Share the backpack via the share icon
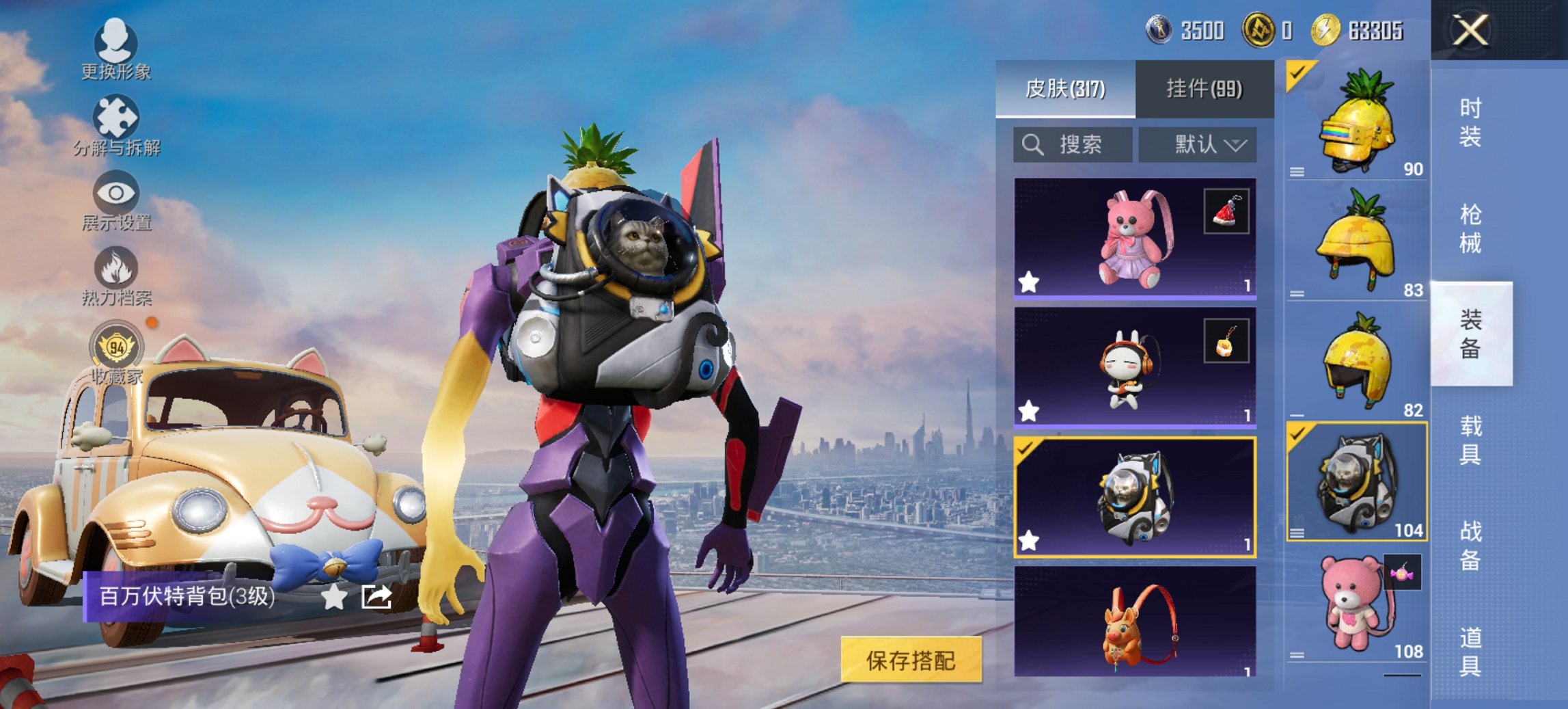The width and height of the screenshot is (1568, 709). 376,597
